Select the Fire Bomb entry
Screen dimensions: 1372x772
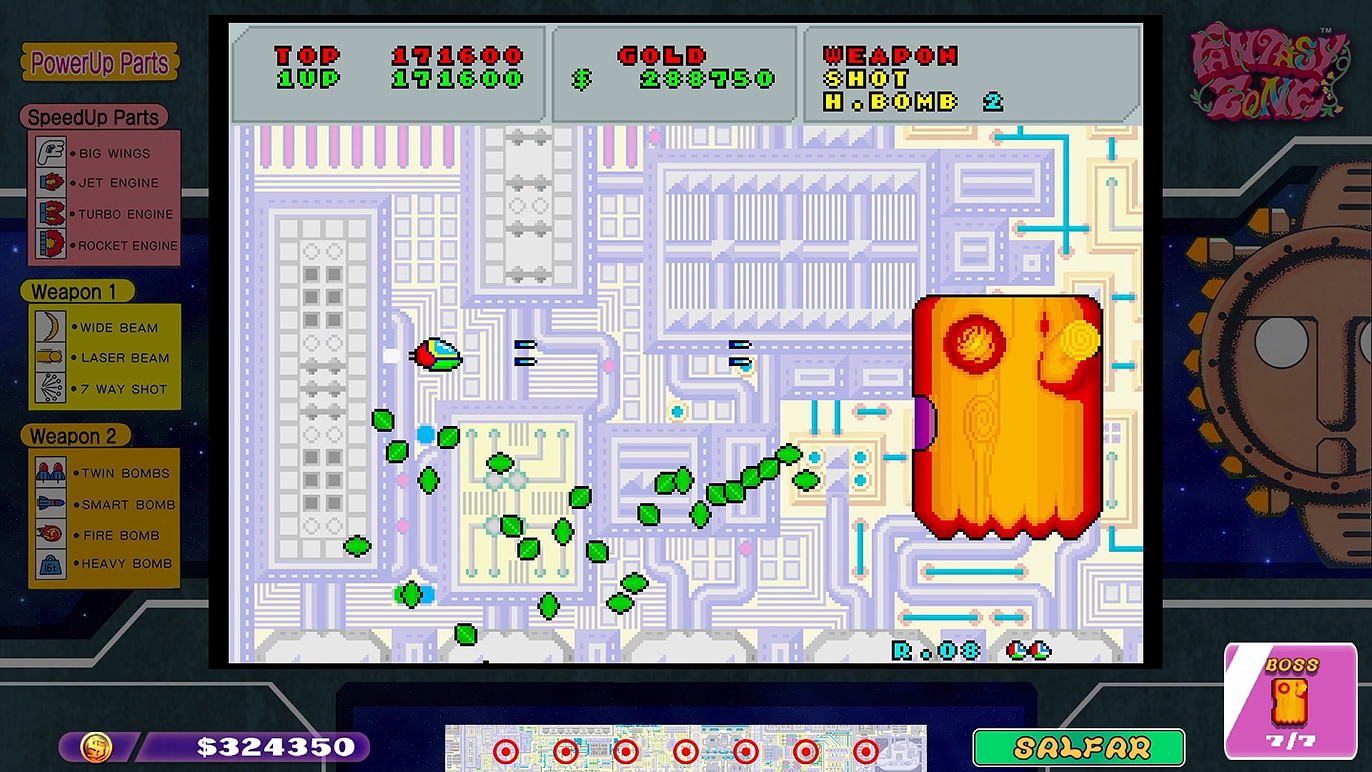(x=104, y=535)
